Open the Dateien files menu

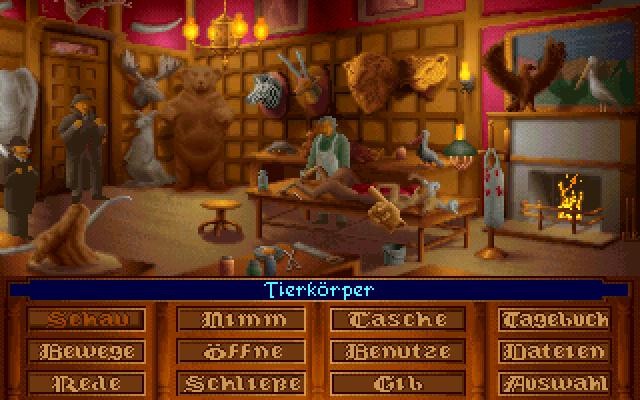tap(554, 352)
